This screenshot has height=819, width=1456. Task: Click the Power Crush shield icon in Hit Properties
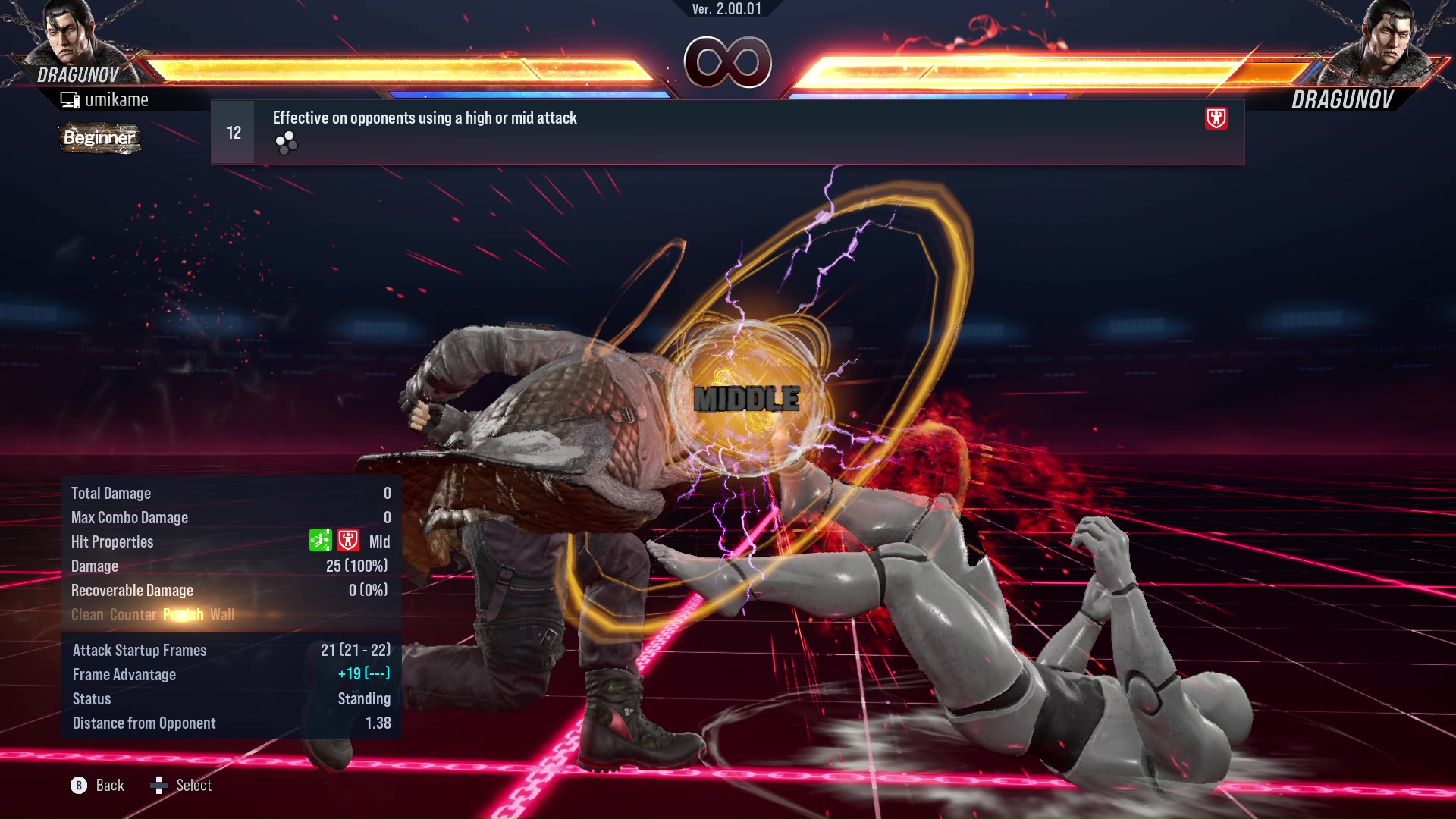(348, 541)
